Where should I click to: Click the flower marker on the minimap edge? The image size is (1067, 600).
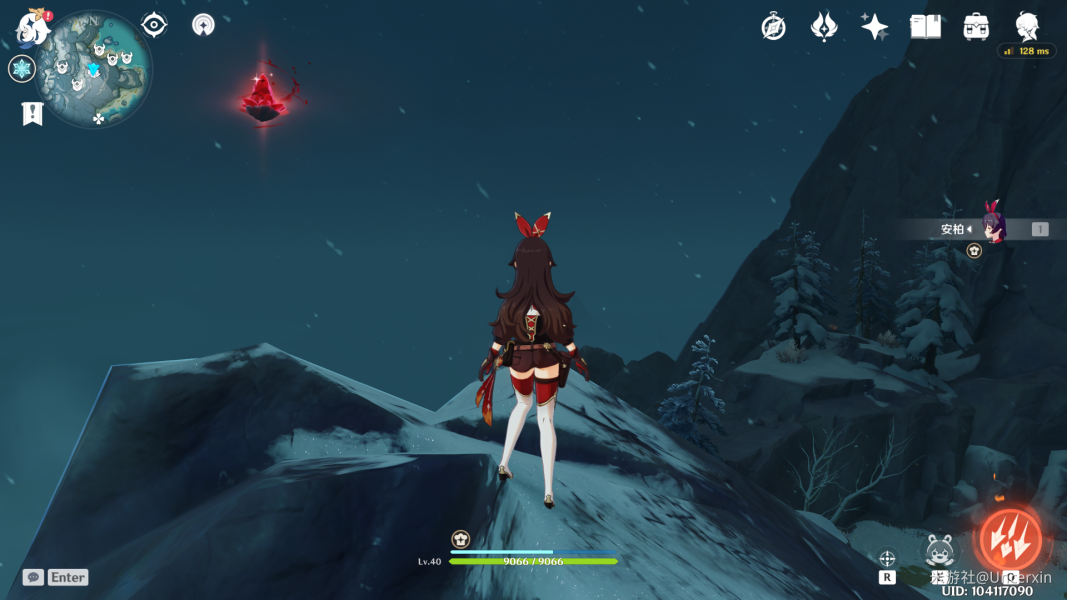coord(98,119)
